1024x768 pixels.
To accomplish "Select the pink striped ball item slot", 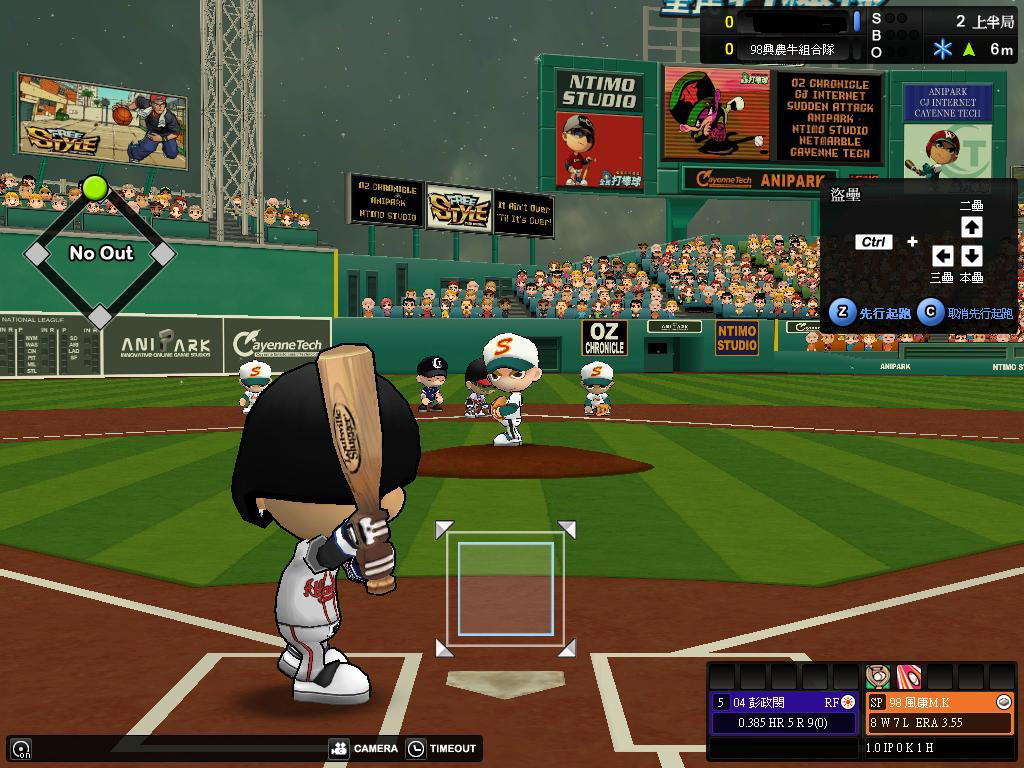I will coord(908,675).
